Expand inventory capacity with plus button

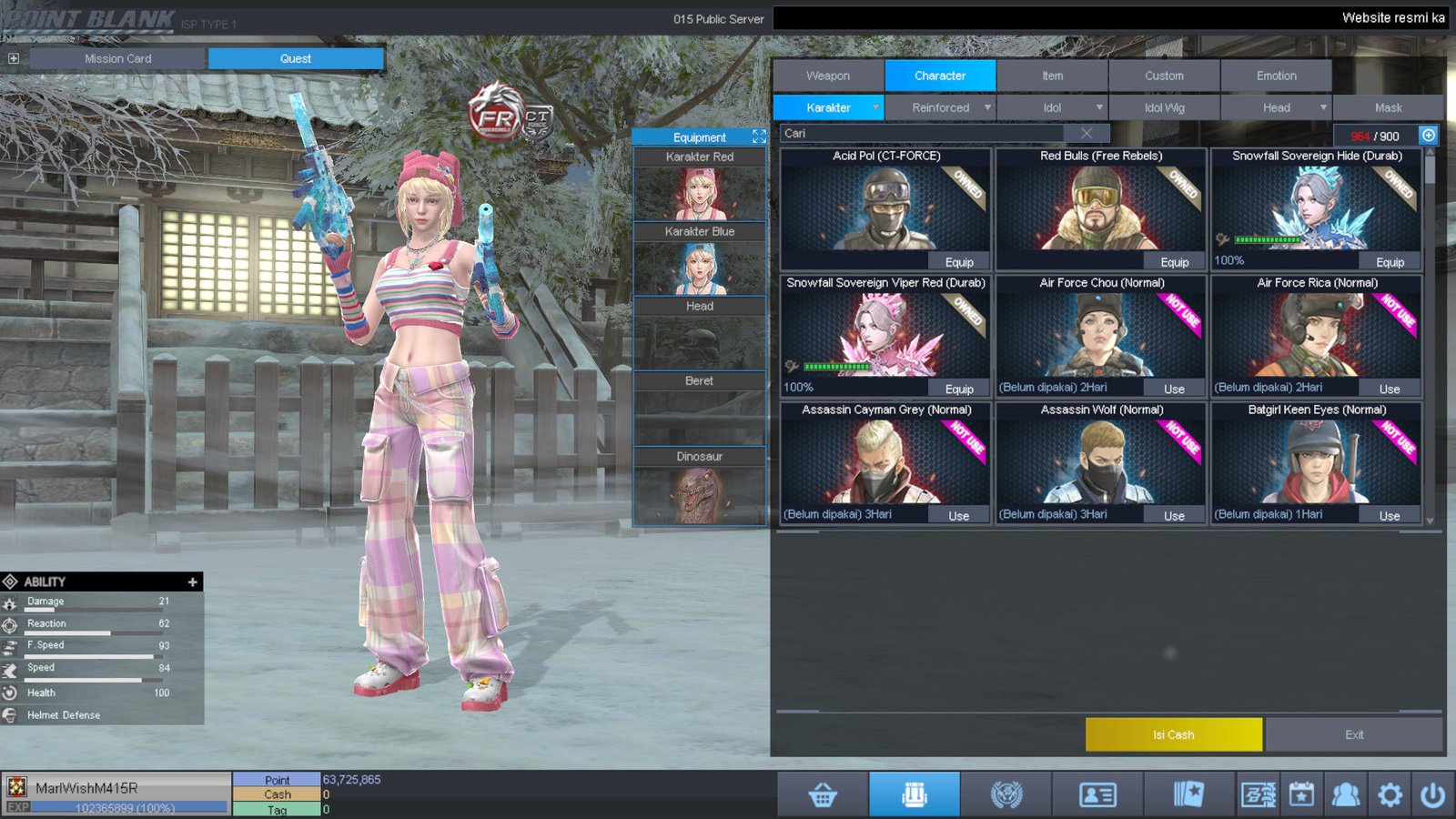[1429, 136]
